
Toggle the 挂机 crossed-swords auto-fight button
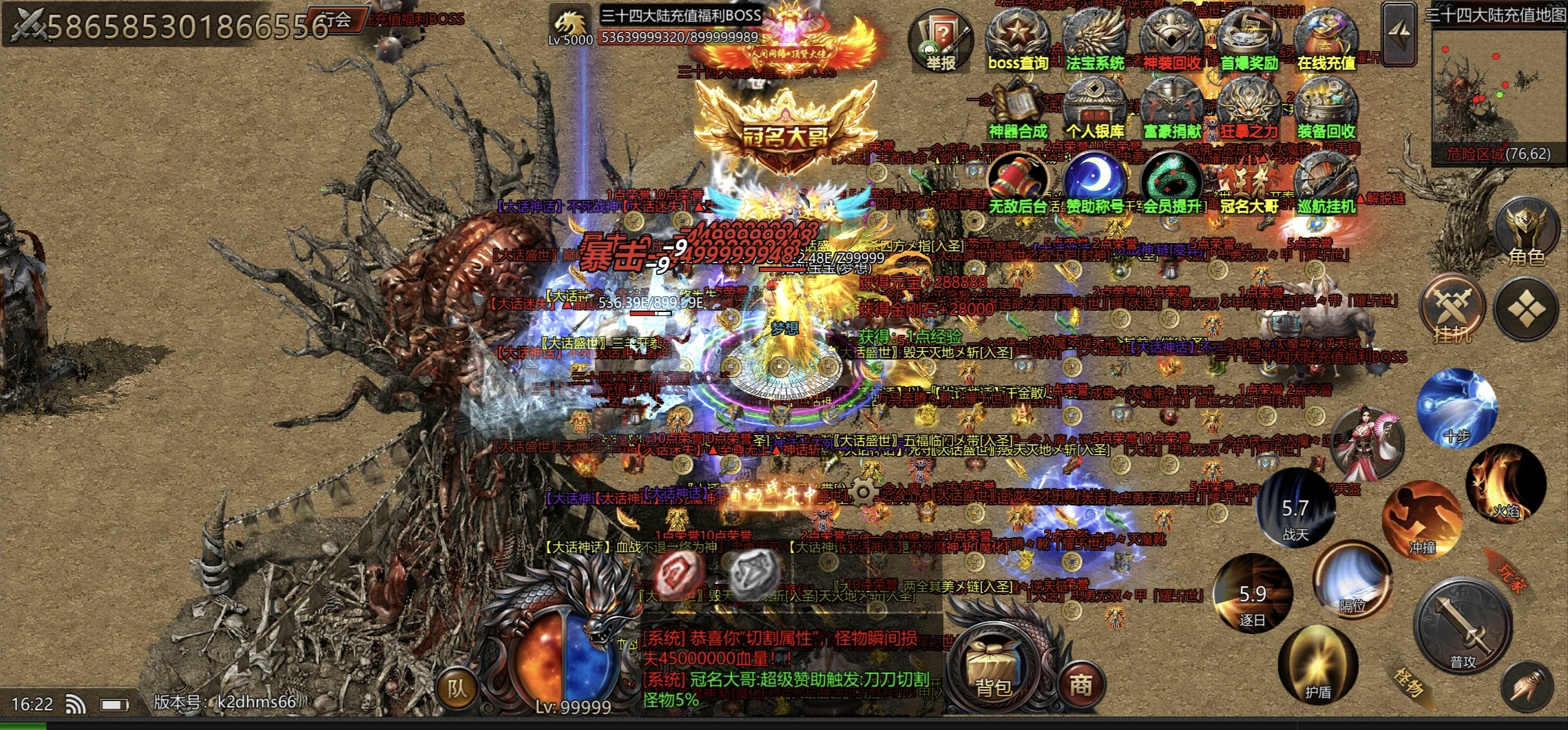1452,311
